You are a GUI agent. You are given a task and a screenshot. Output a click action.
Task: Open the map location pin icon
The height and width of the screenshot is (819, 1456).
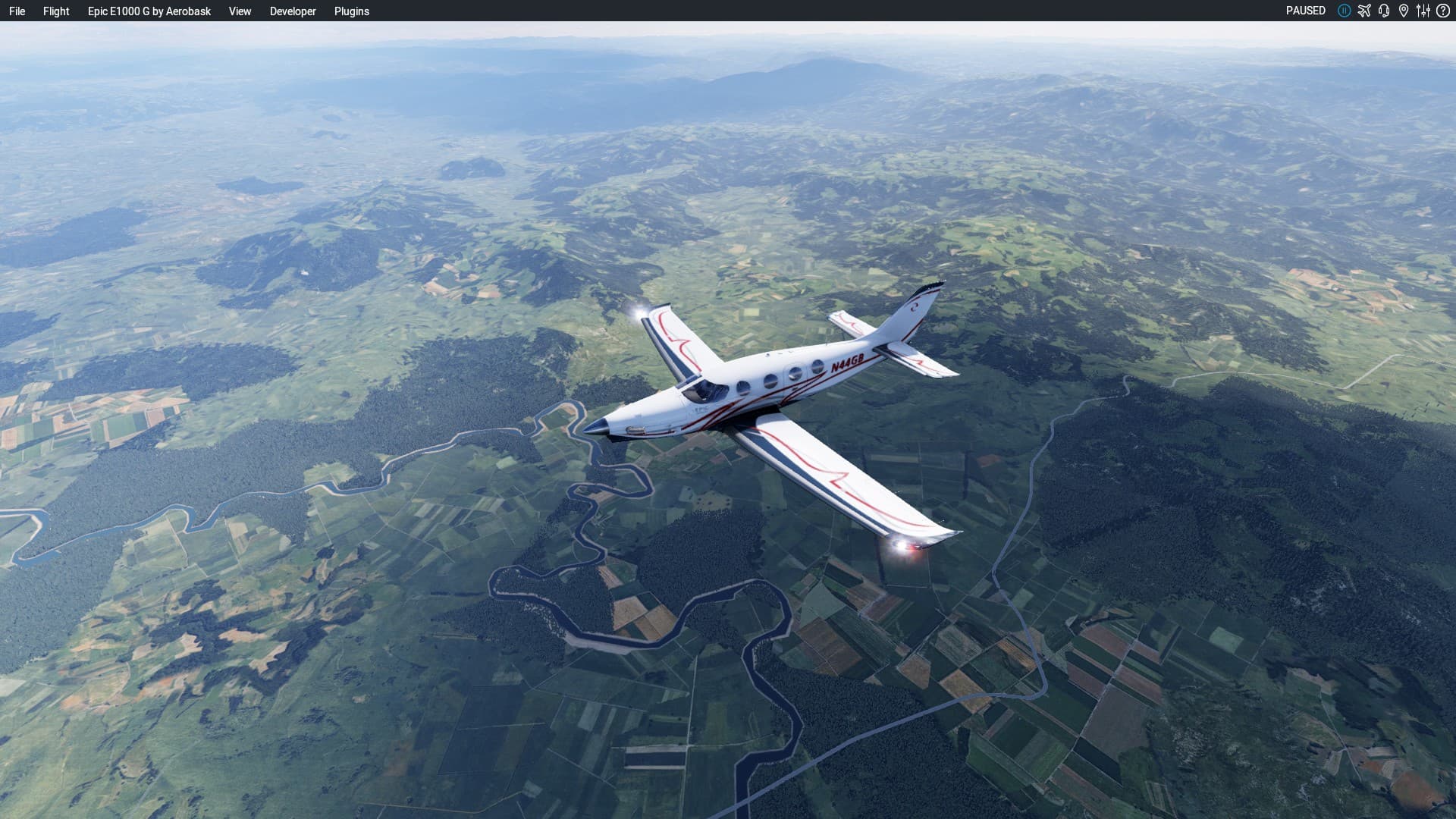click(1404, 11)
